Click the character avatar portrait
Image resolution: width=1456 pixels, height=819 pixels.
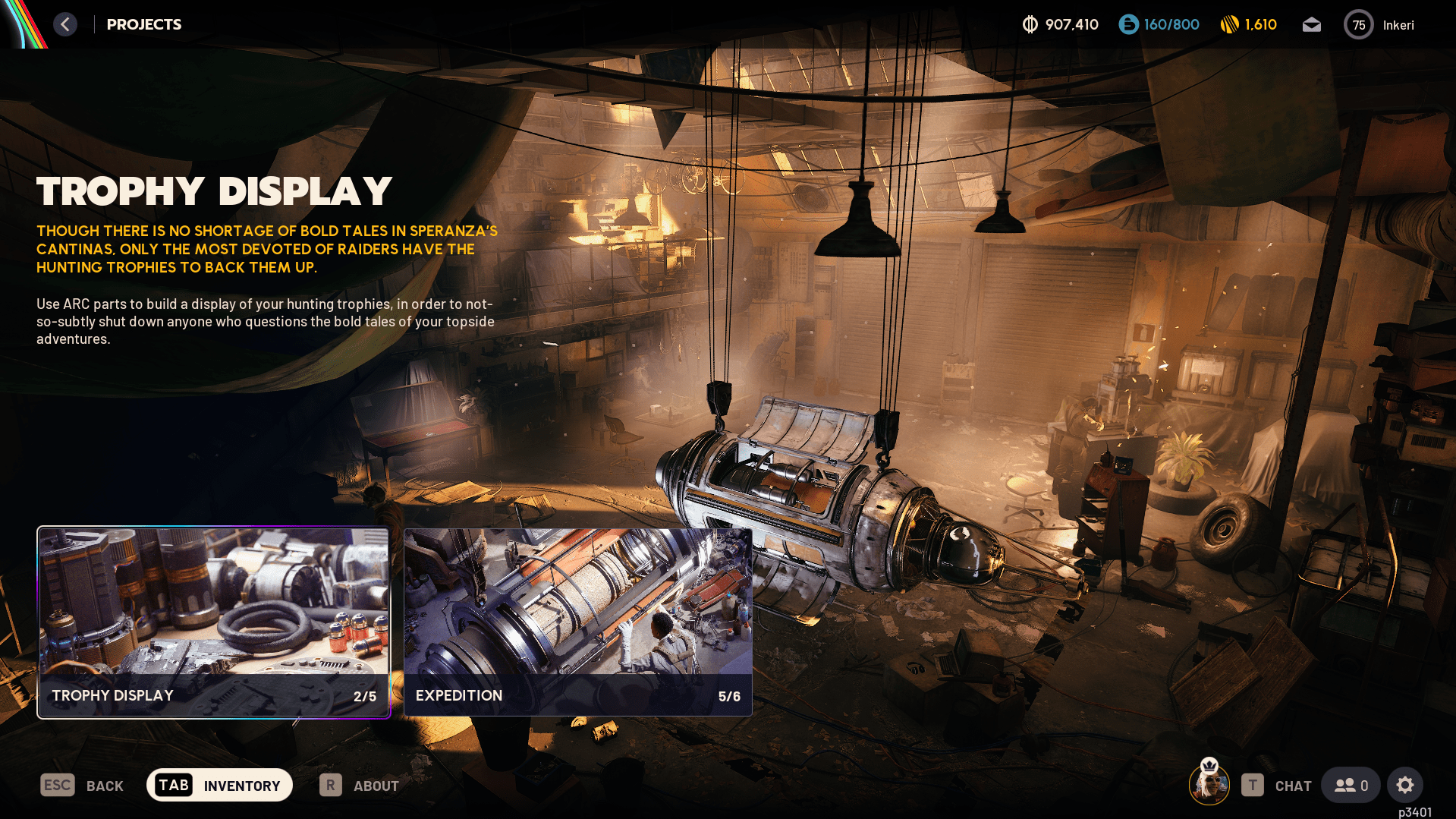[1209, 783]
